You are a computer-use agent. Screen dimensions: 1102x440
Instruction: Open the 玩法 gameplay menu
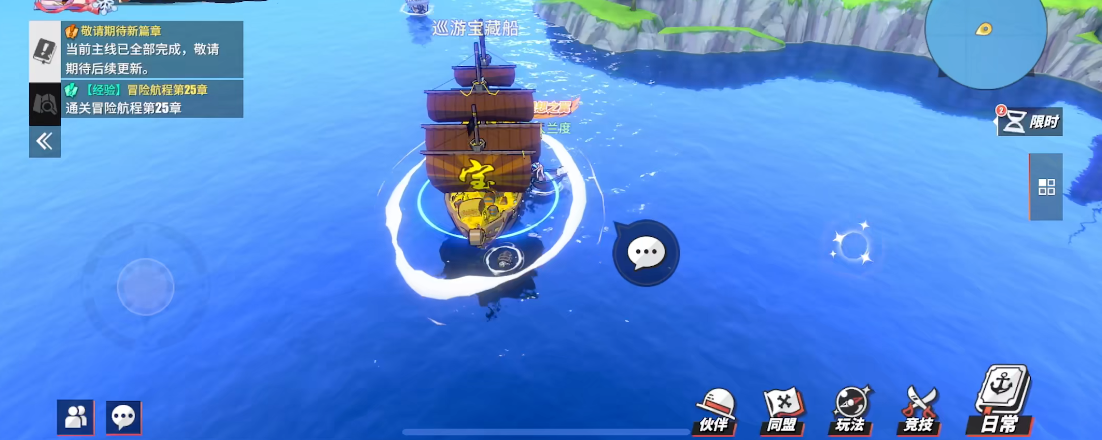(850, 411)
